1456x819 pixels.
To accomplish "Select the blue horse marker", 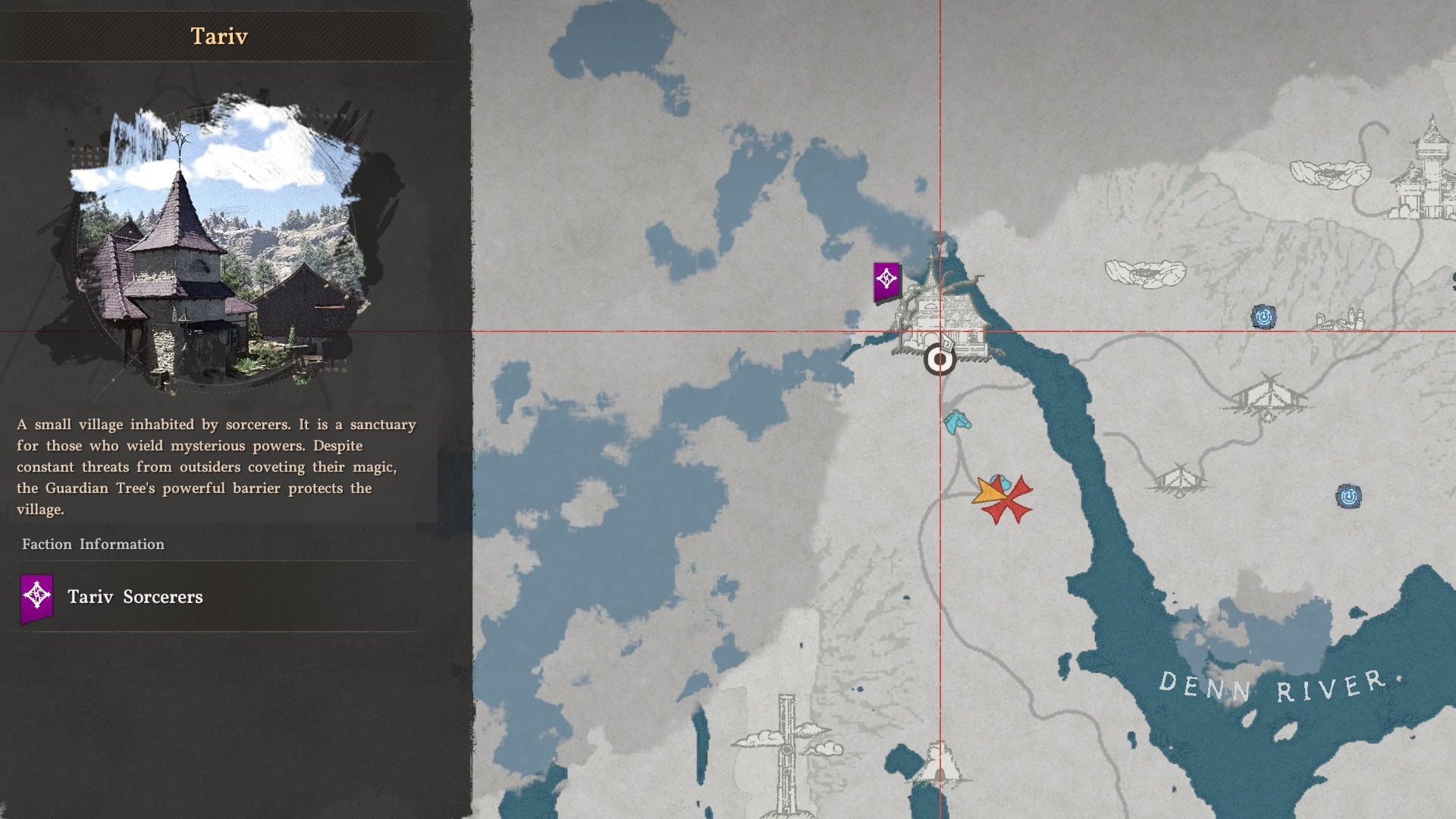I will (957, 421).
